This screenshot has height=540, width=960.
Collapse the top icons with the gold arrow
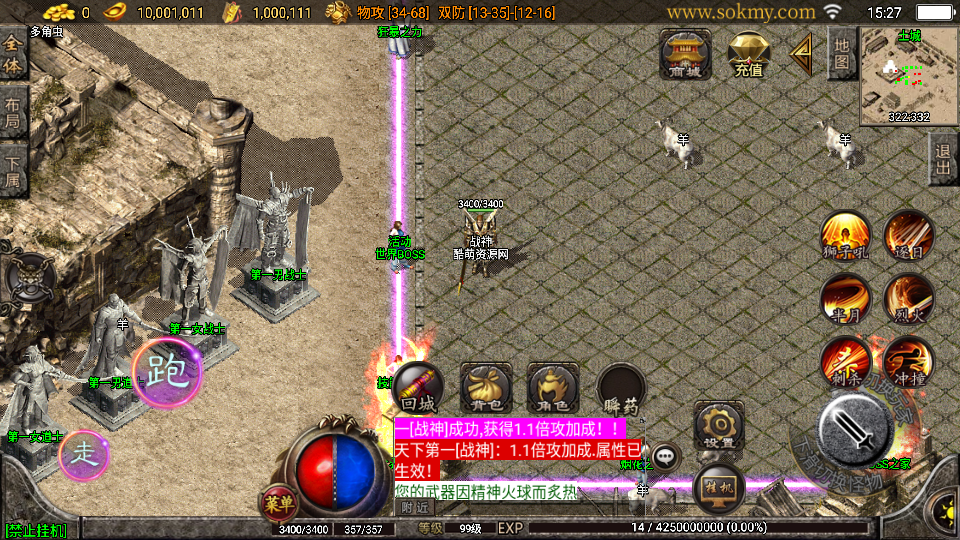[802, 54]
